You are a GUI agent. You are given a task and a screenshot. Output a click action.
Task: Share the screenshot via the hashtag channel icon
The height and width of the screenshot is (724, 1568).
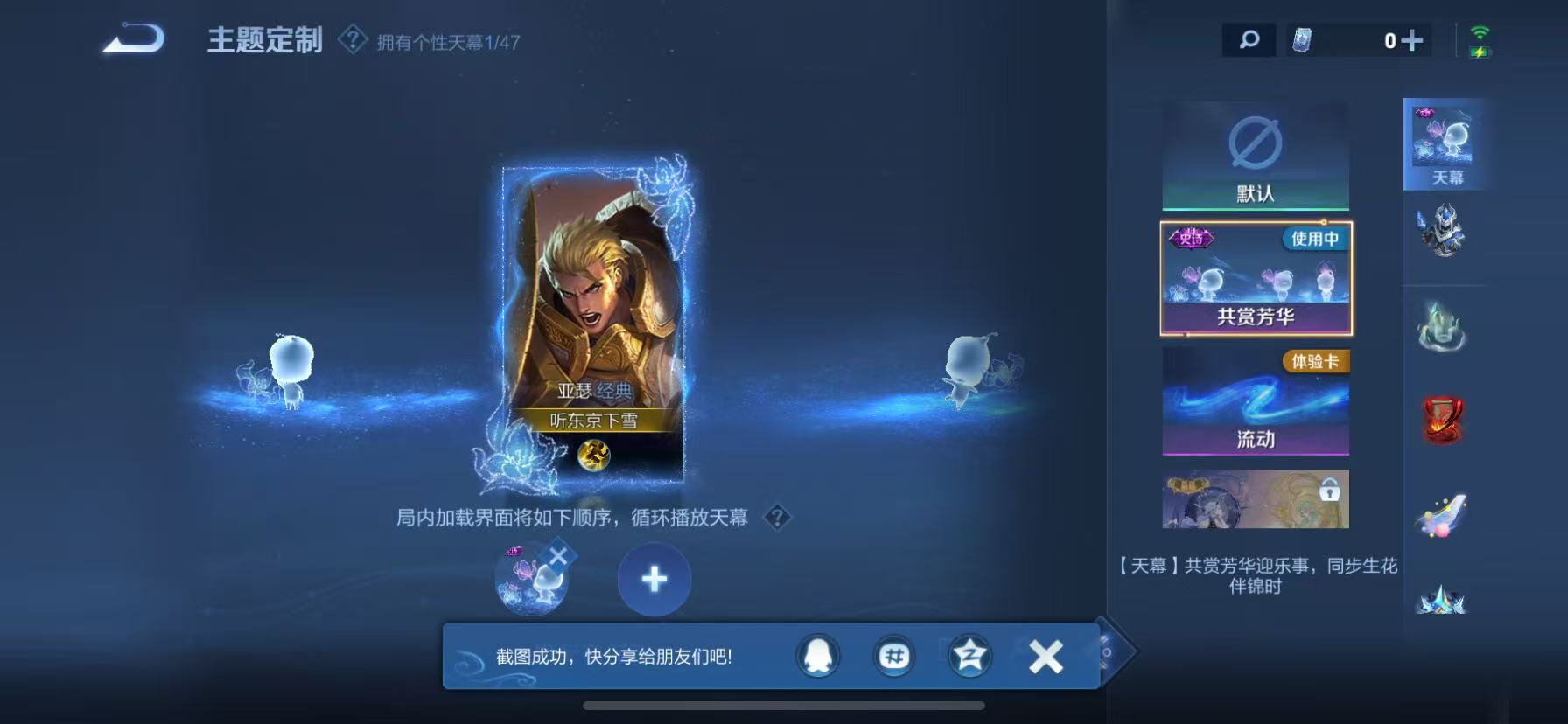[894, 656]
